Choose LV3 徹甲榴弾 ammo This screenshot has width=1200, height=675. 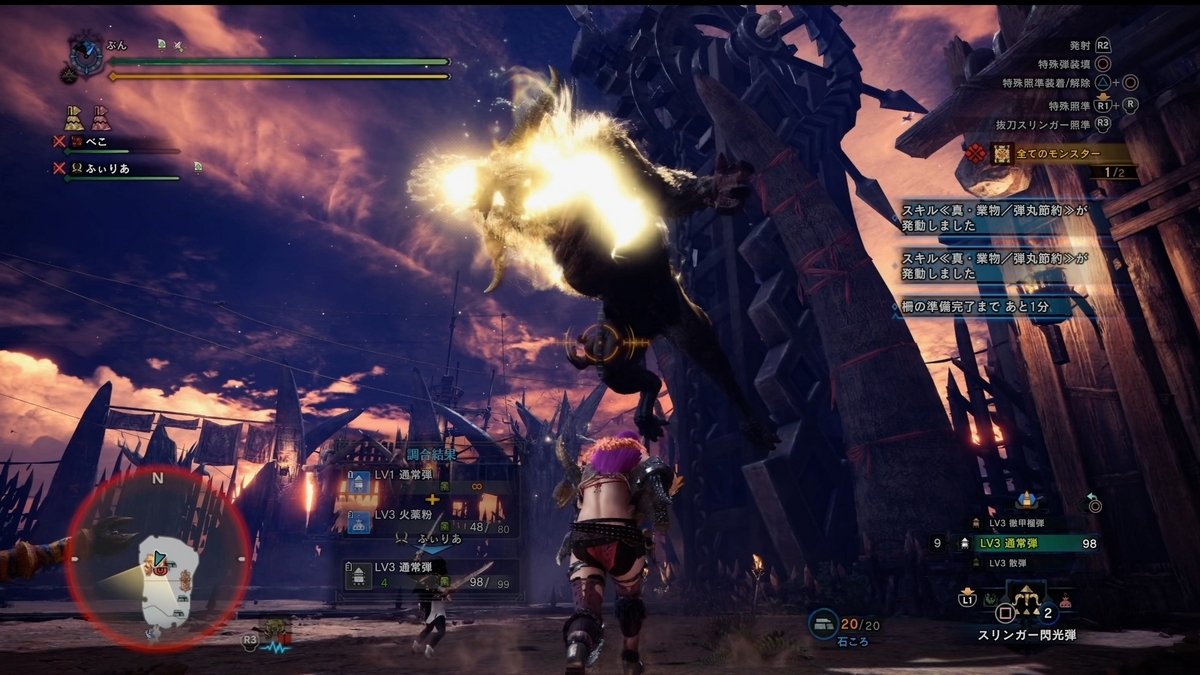[1017, 523]
